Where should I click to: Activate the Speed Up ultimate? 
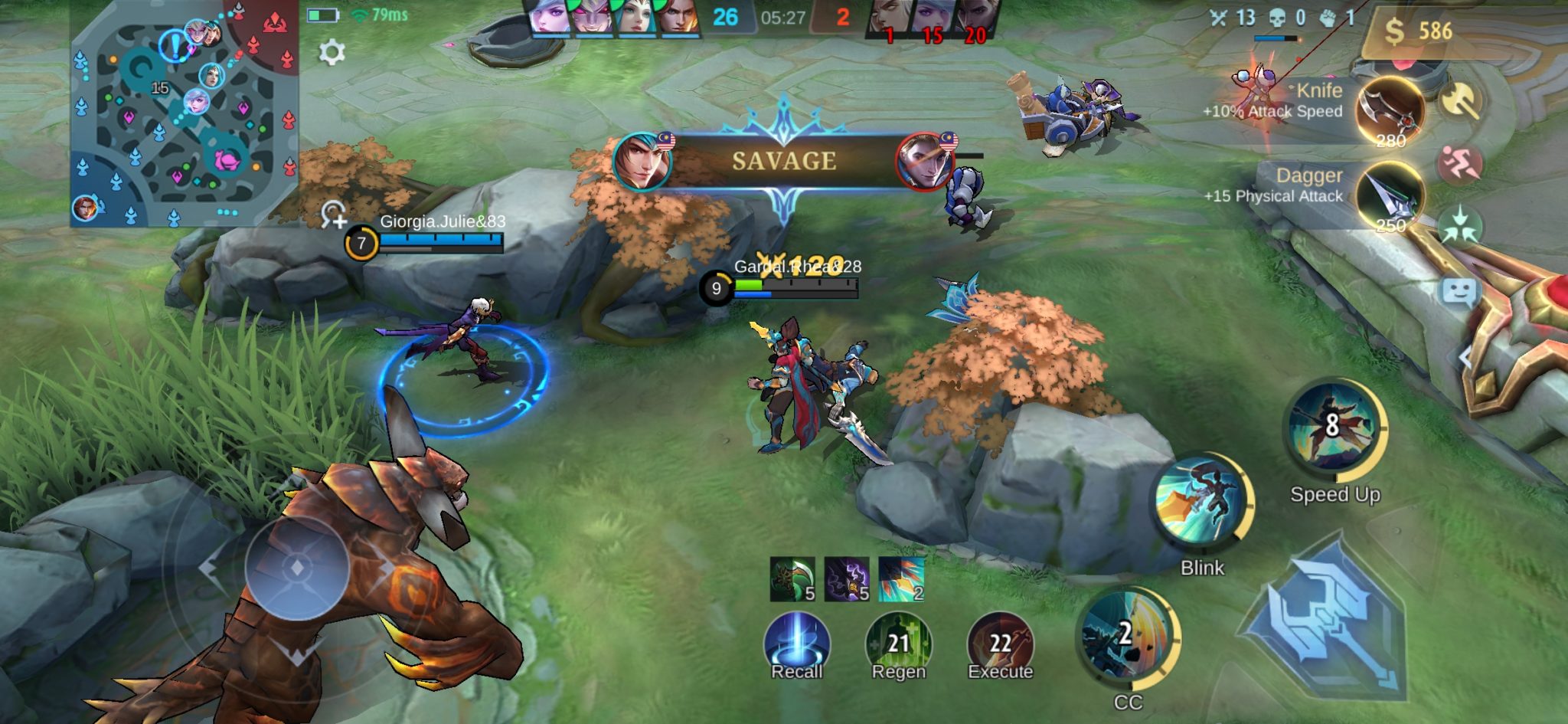(x=1334, y=428)
